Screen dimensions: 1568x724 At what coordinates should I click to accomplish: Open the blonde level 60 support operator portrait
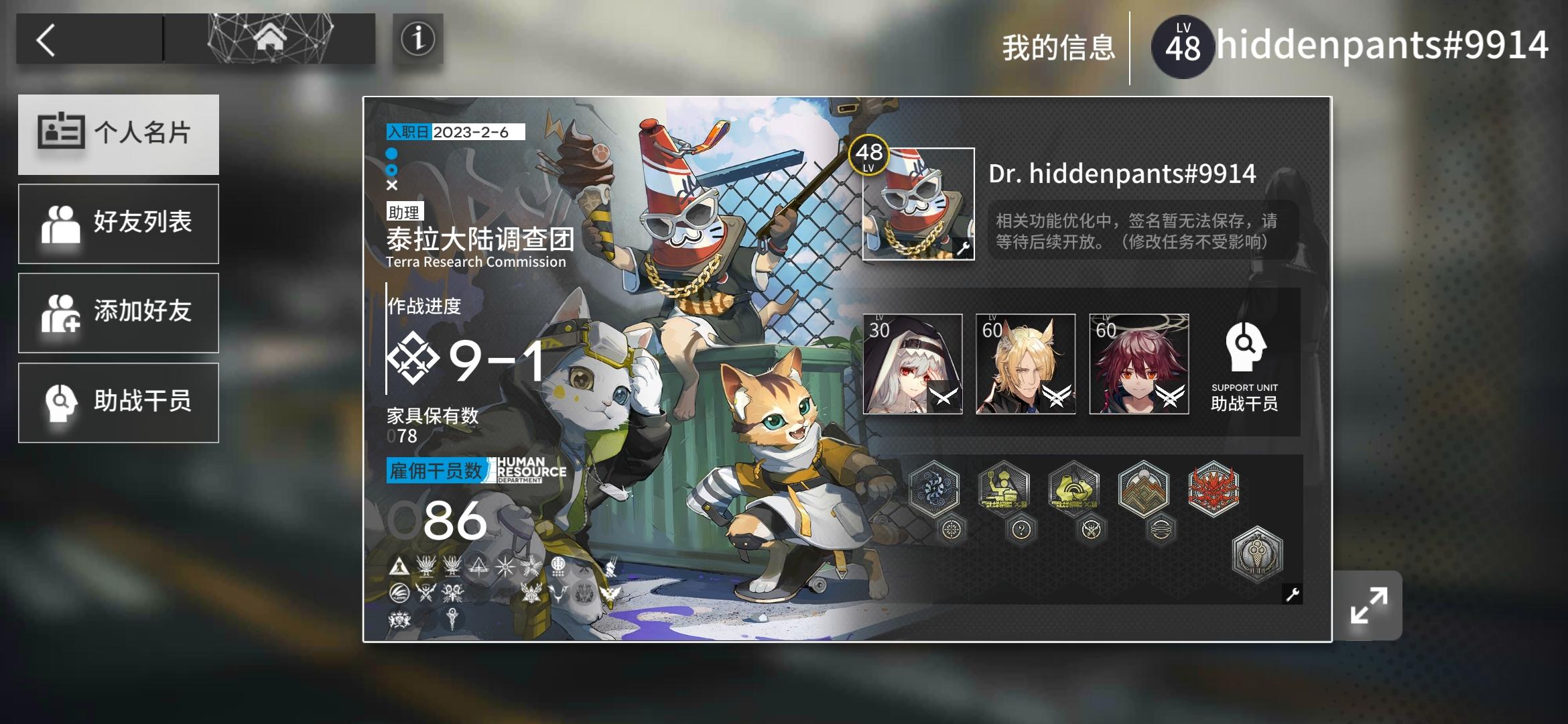point(1024,365)
